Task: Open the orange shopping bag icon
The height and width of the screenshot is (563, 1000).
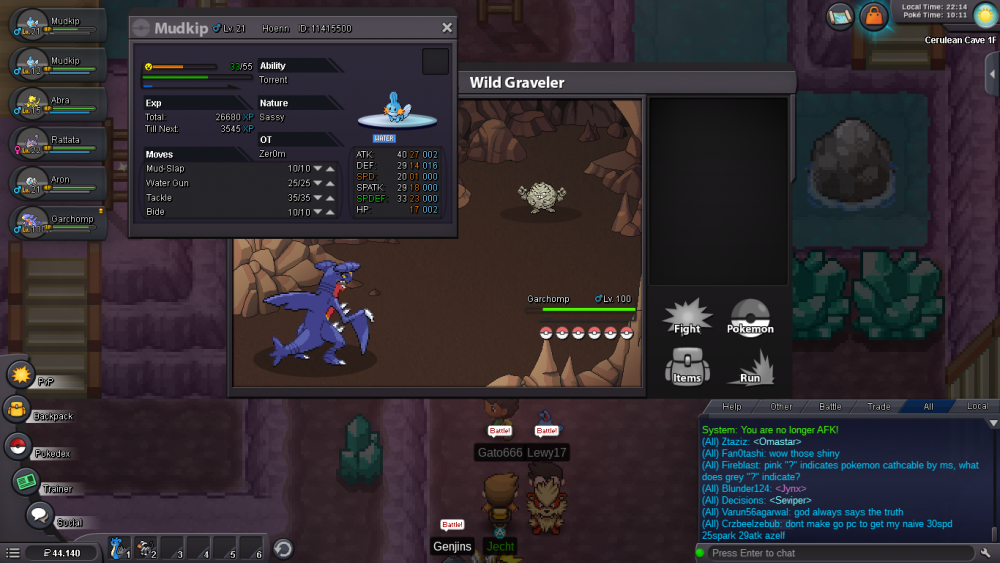Action: point(874,16)
